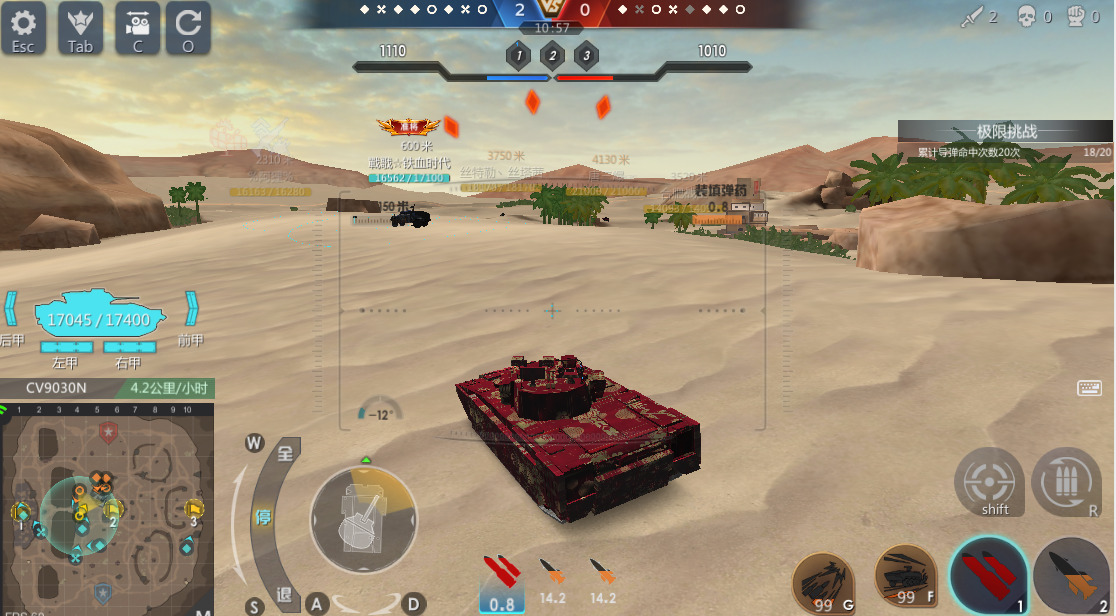Set throttle to stop 停
Image resolution: width=1116 pixels, height=616 pixels.
(264, 518)
